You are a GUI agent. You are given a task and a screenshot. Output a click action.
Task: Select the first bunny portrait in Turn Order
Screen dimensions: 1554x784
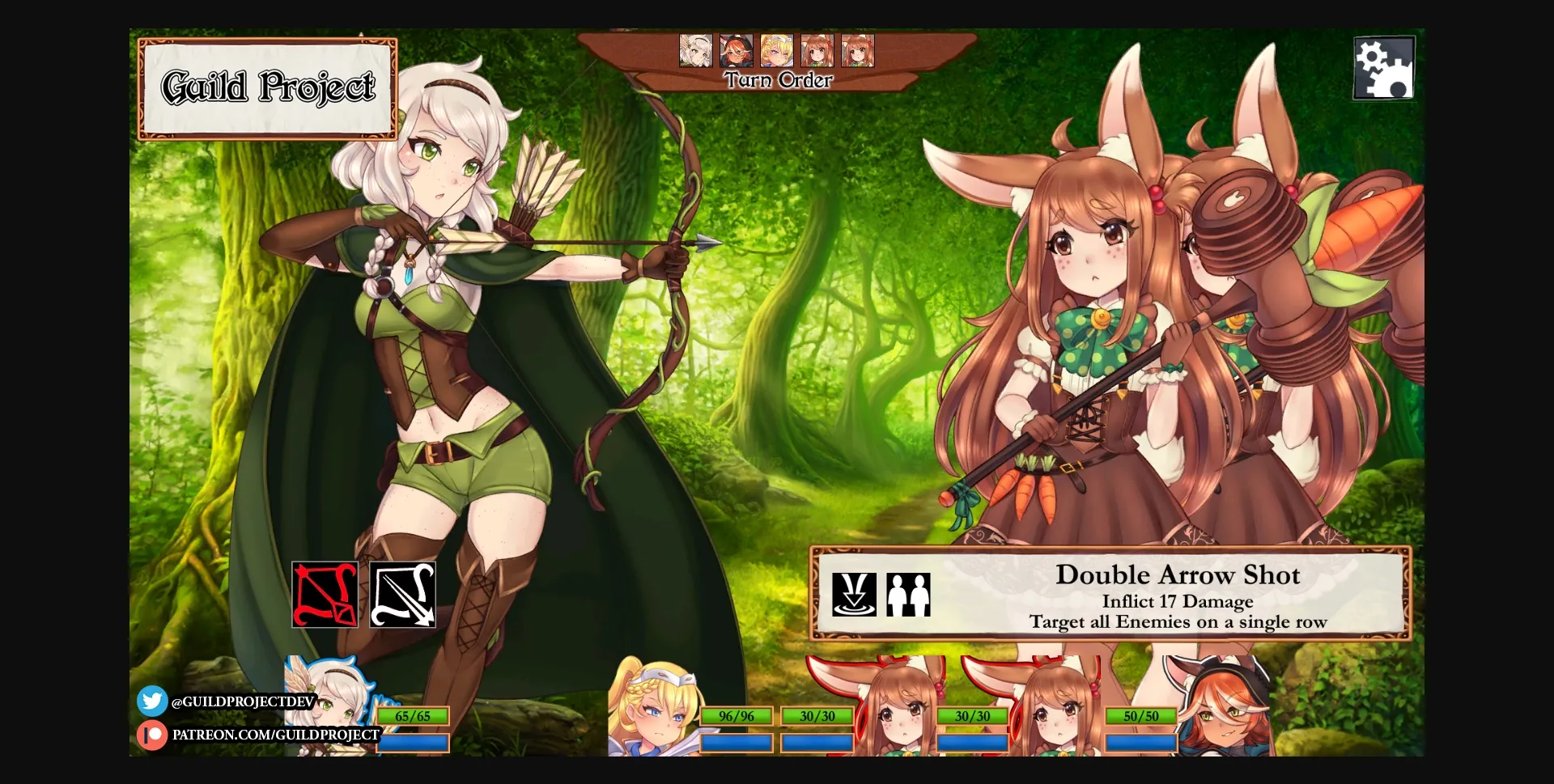[816, 51]
